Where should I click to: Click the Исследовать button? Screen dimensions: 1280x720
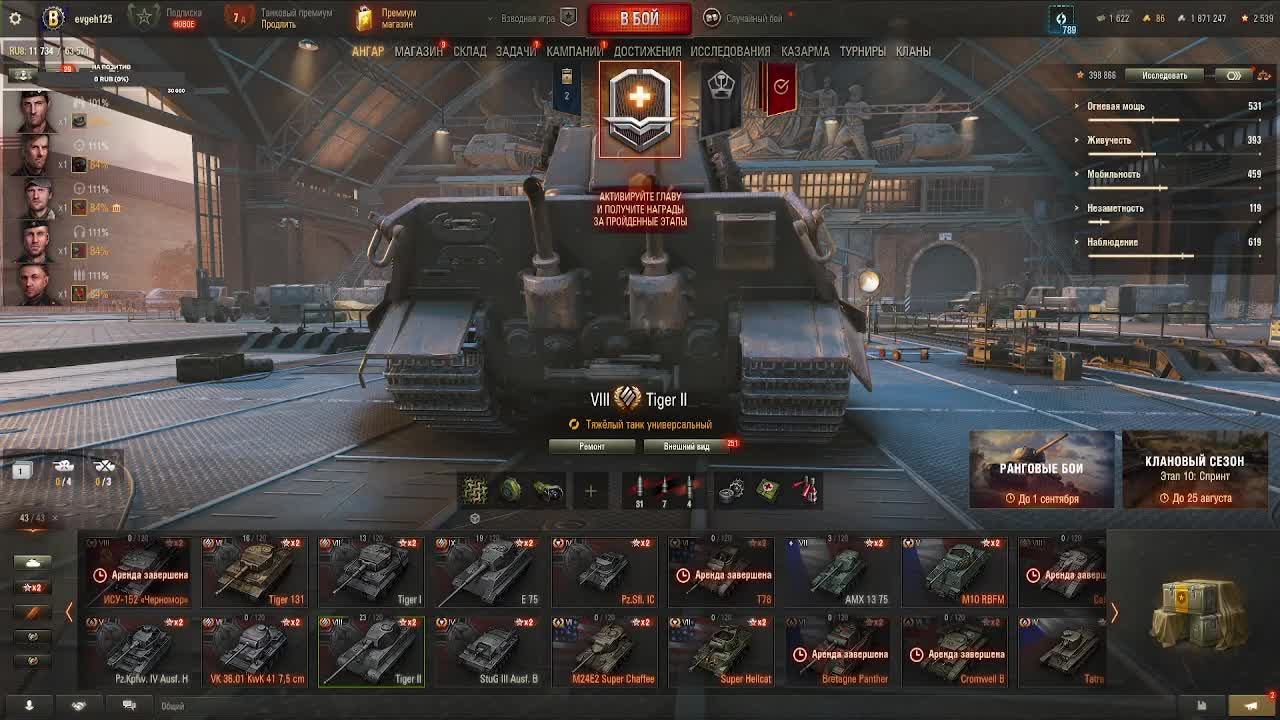[1165, 75]
